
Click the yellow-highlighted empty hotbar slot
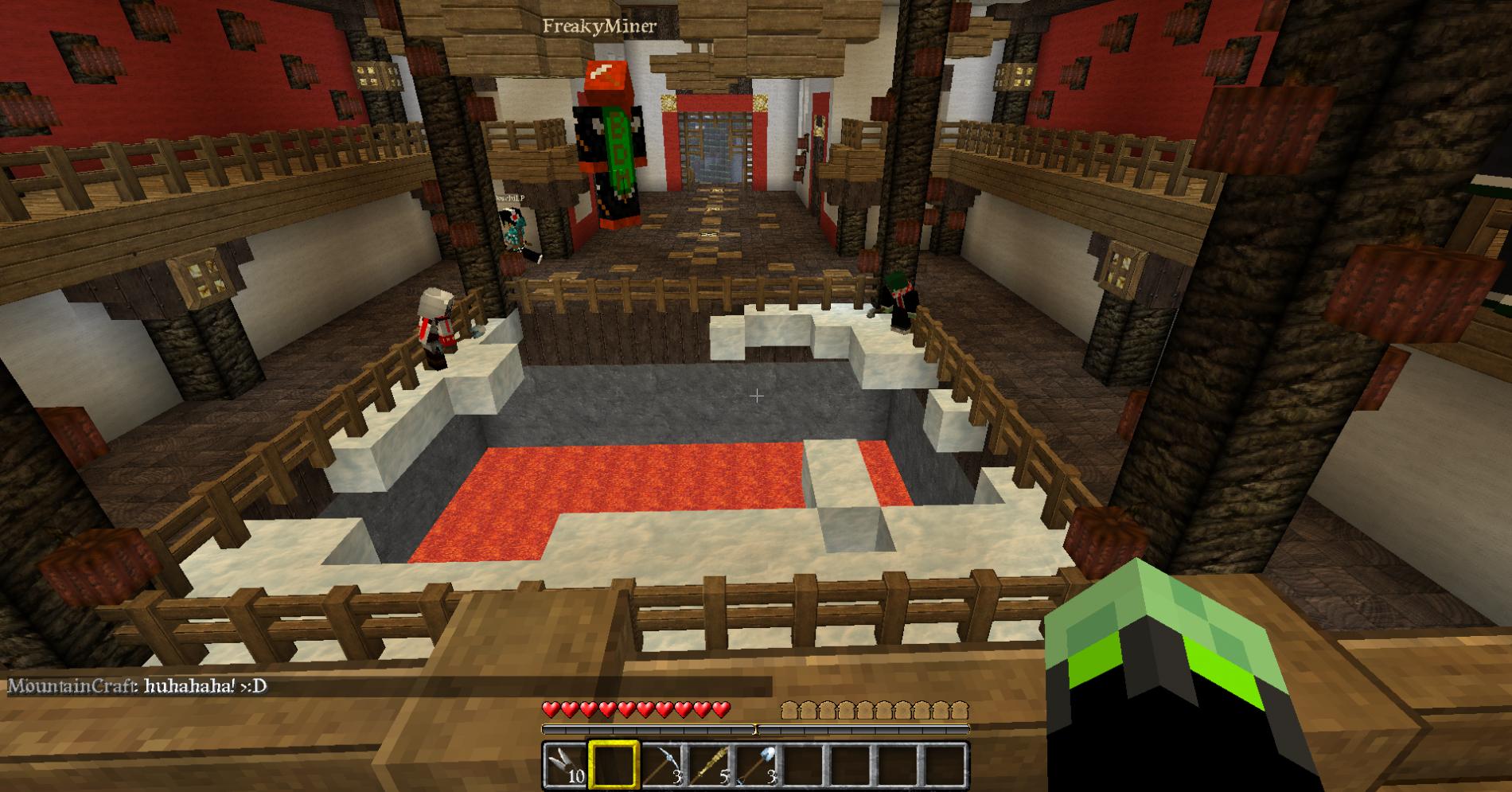tap(613, 766)
